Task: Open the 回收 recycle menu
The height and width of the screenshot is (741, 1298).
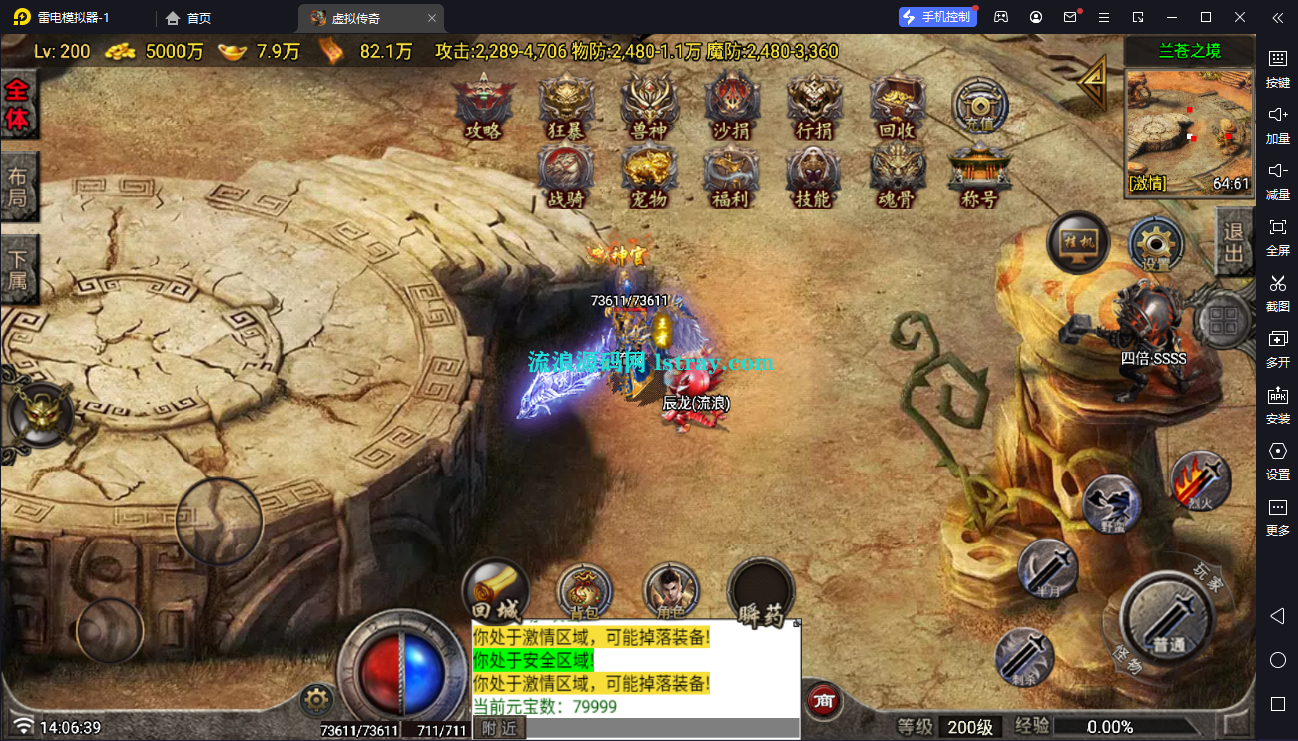Action: (896, 105)
